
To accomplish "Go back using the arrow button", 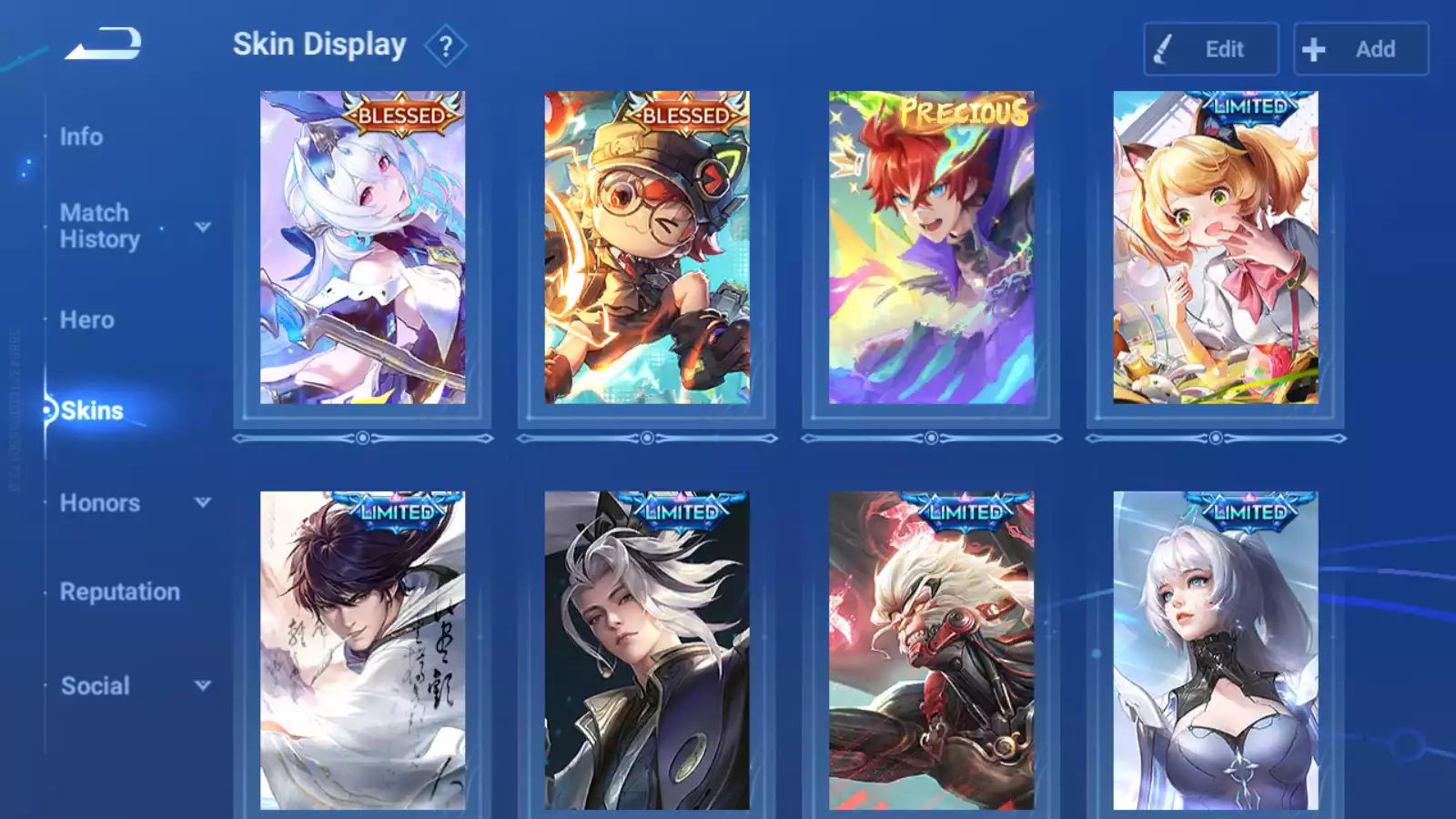I will tap(103, 43).
